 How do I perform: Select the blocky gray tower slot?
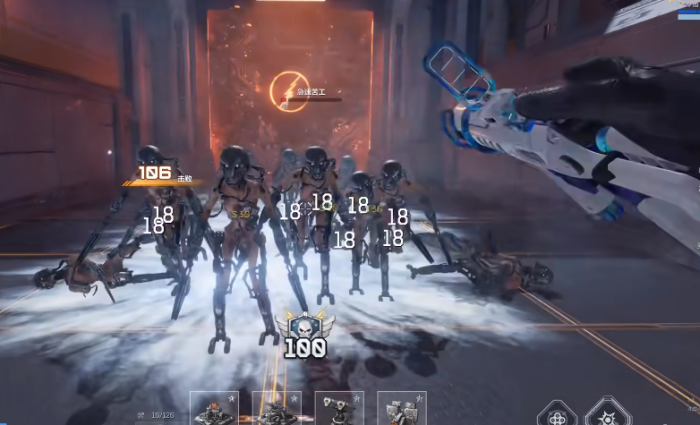click(401, 410)
